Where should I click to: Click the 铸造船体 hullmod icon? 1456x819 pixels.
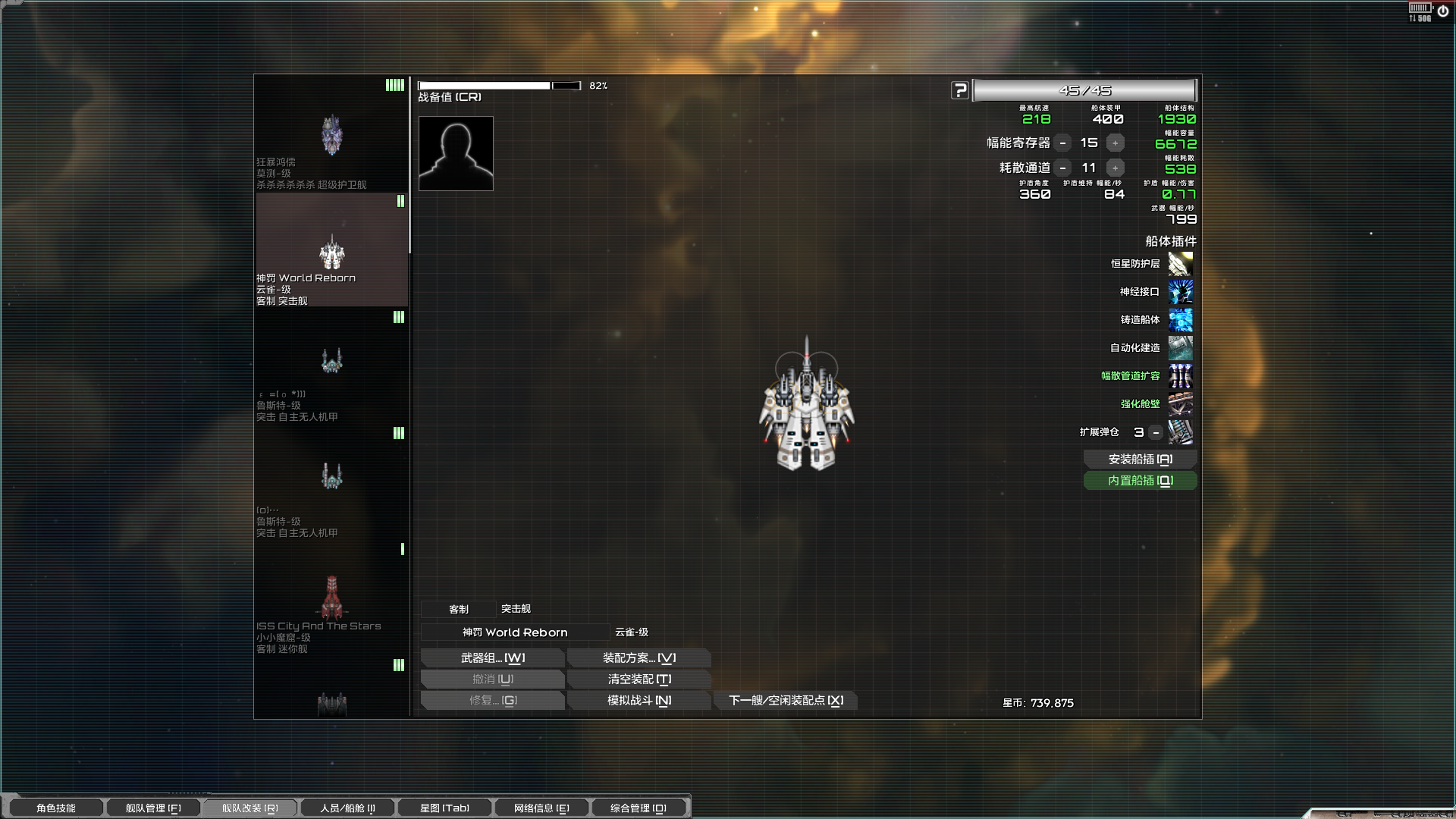[x=1181, y=320]
